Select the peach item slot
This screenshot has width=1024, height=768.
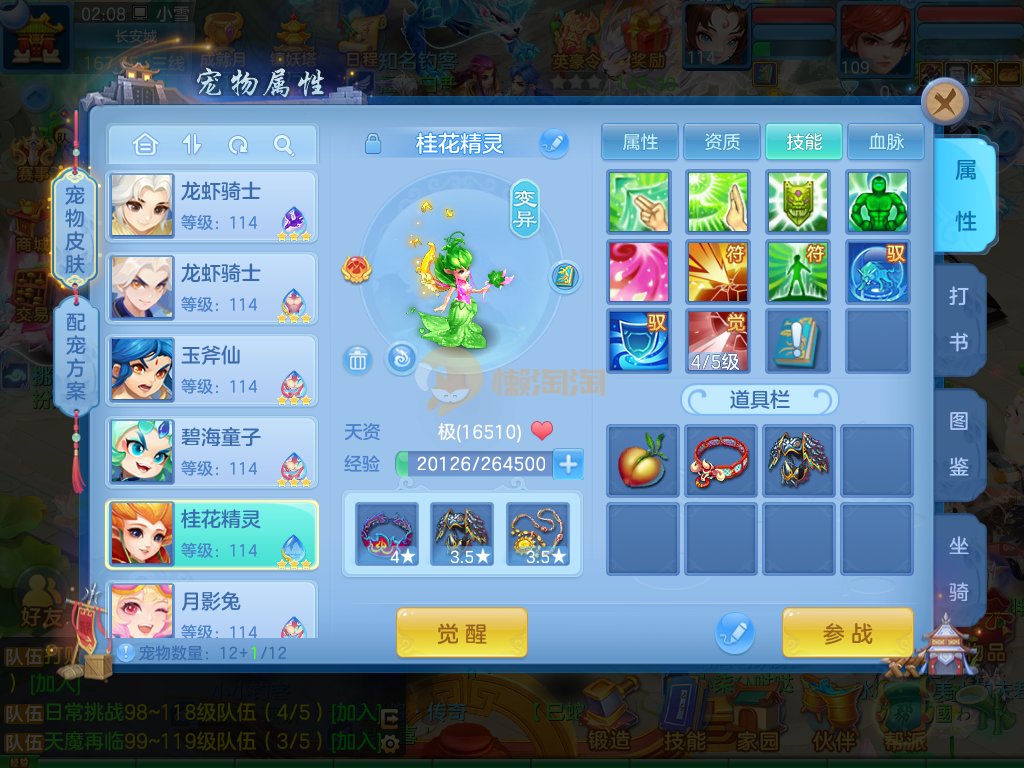(642, 460)
